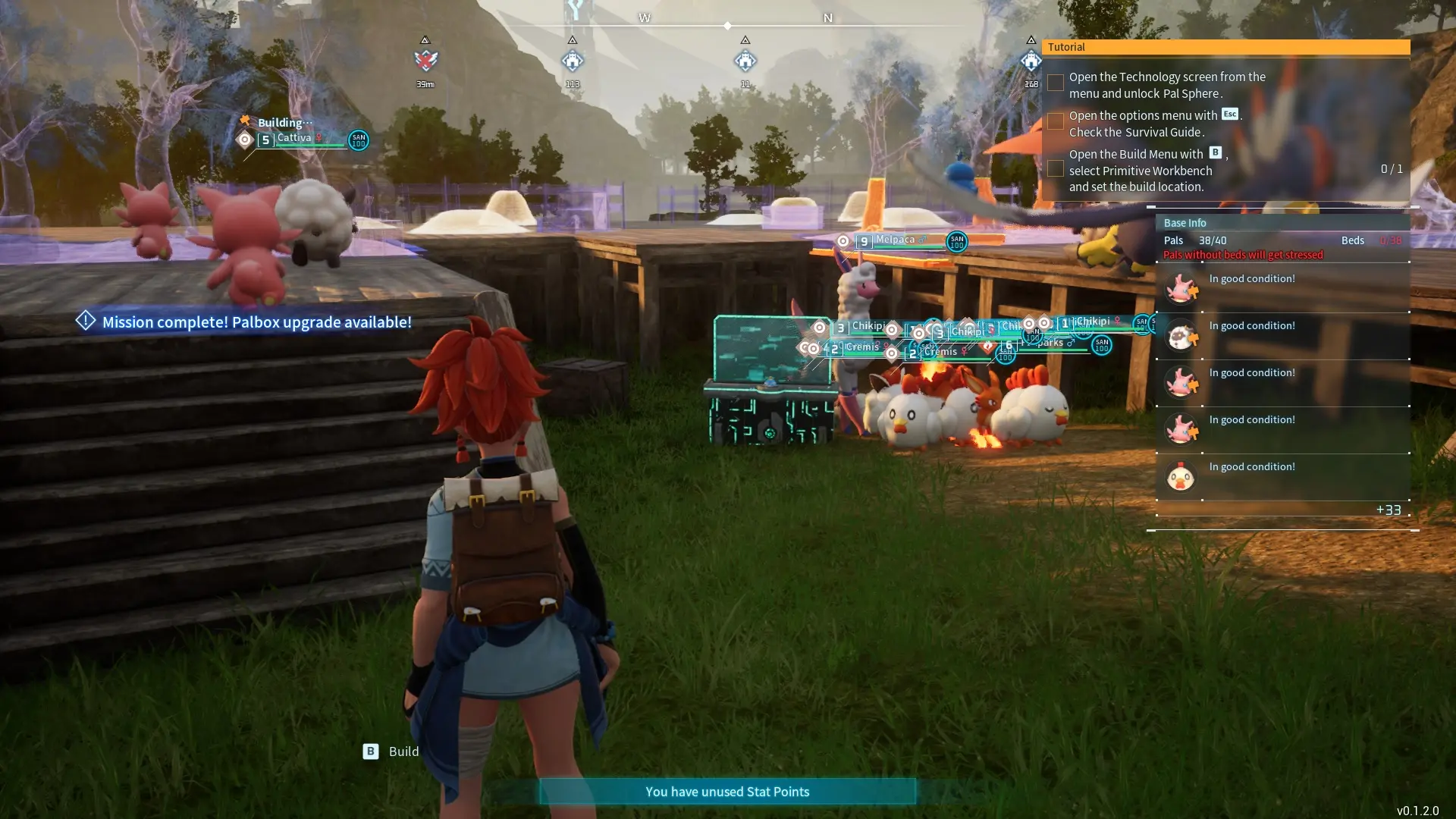Click the 0/1 tutorial progress counter
Viewport: 1456px width, 819px height.
tap(1392, 170)
